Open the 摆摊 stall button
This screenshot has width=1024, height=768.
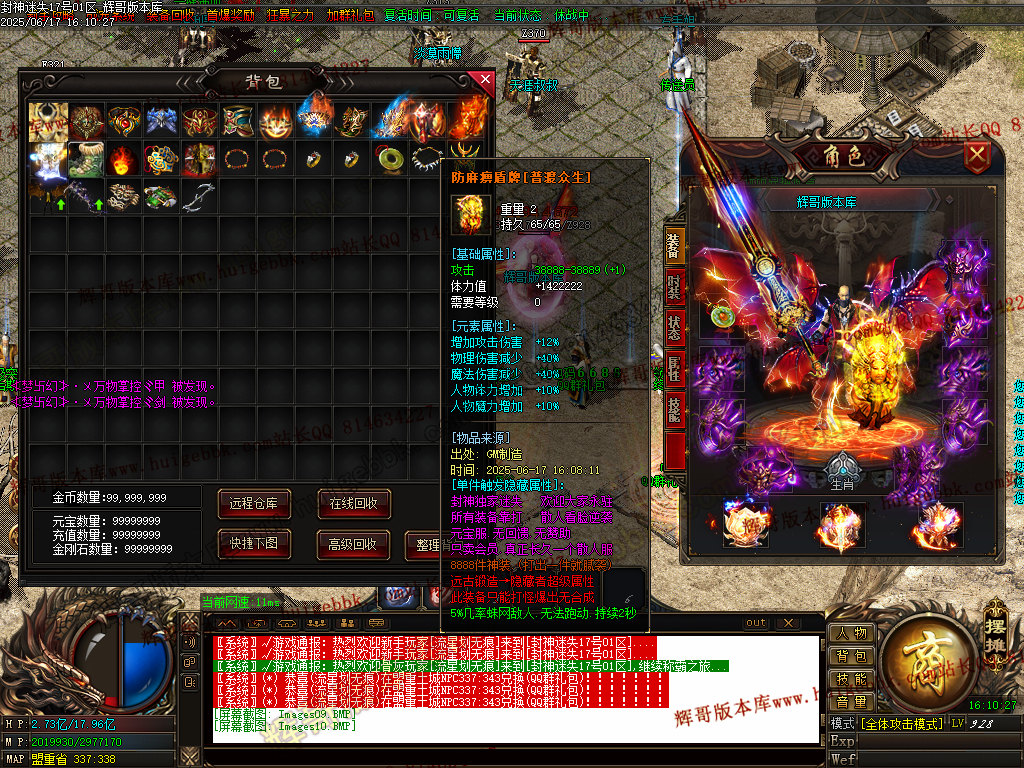tap(996, 622)
